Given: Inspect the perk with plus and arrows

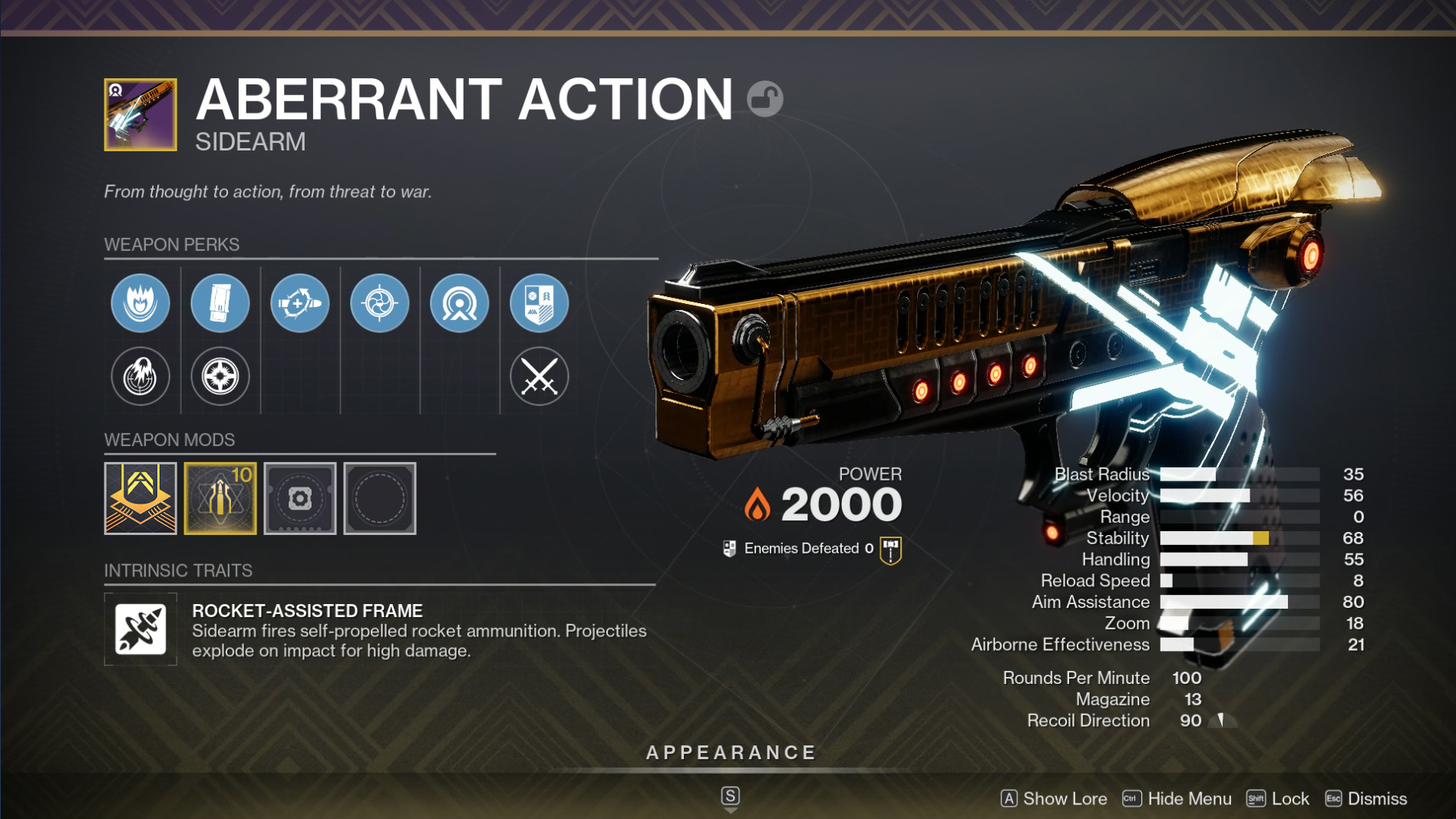Looking at the screenshot, I should (x=300, y=303).
